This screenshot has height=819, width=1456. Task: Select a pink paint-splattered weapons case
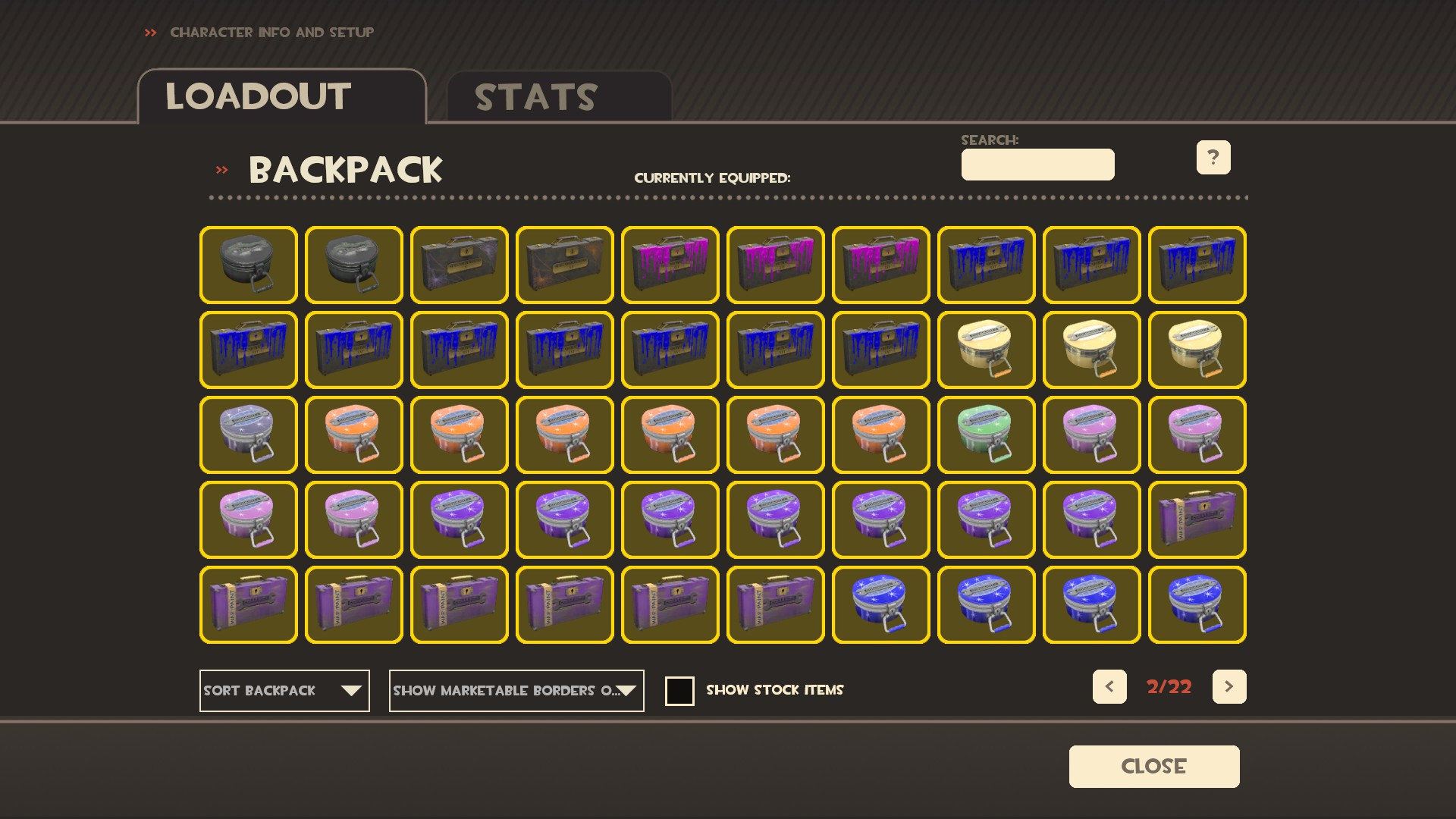click(x=670, y=265)
